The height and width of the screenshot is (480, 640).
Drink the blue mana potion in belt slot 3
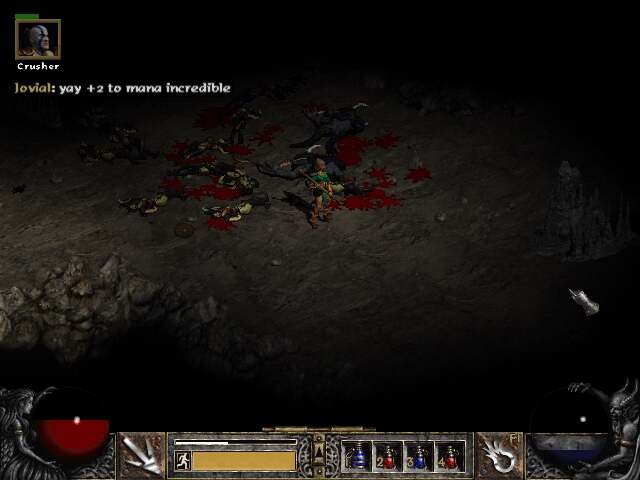419,457
